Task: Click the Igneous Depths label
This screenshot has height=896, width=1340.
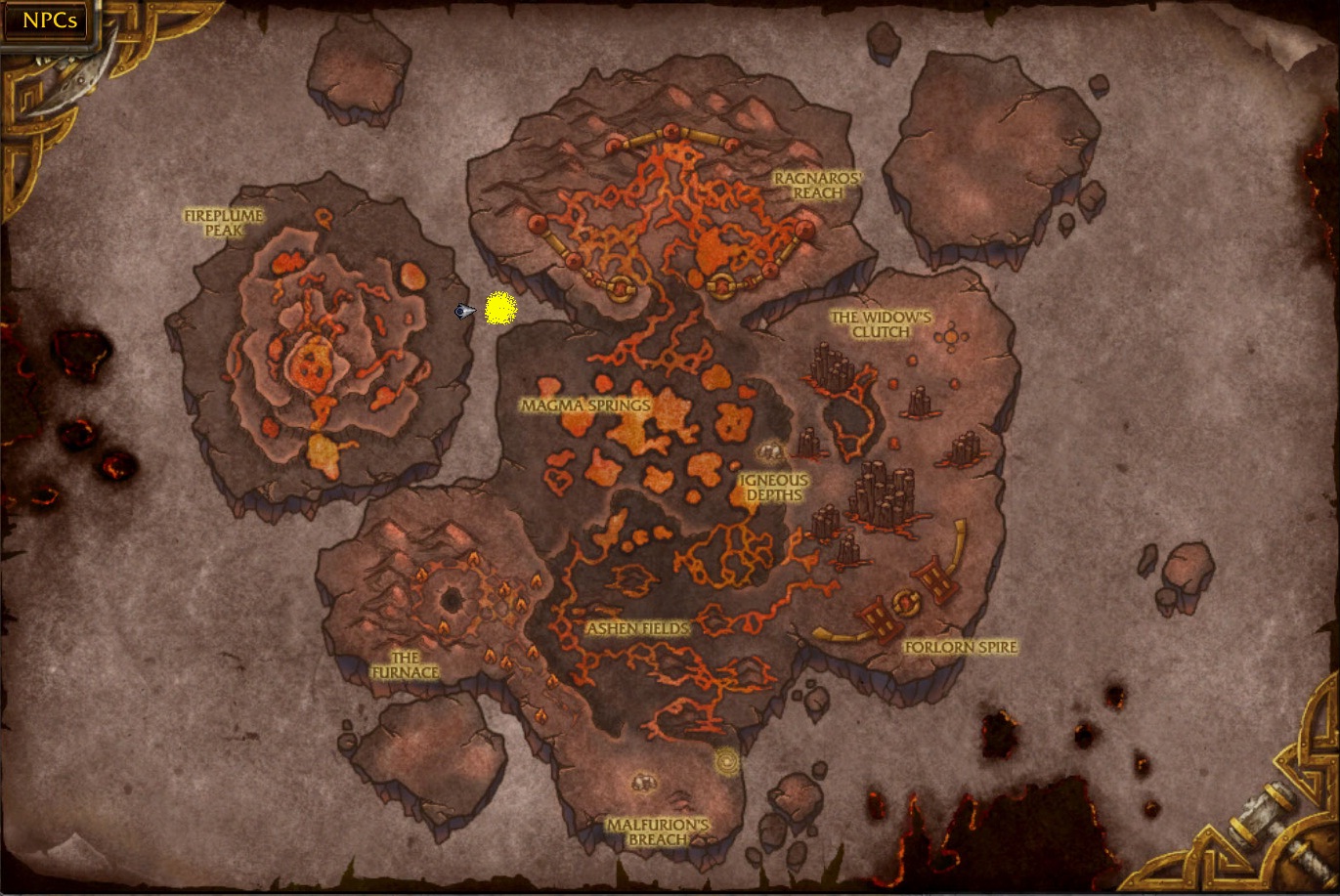Action: [772, 488]
